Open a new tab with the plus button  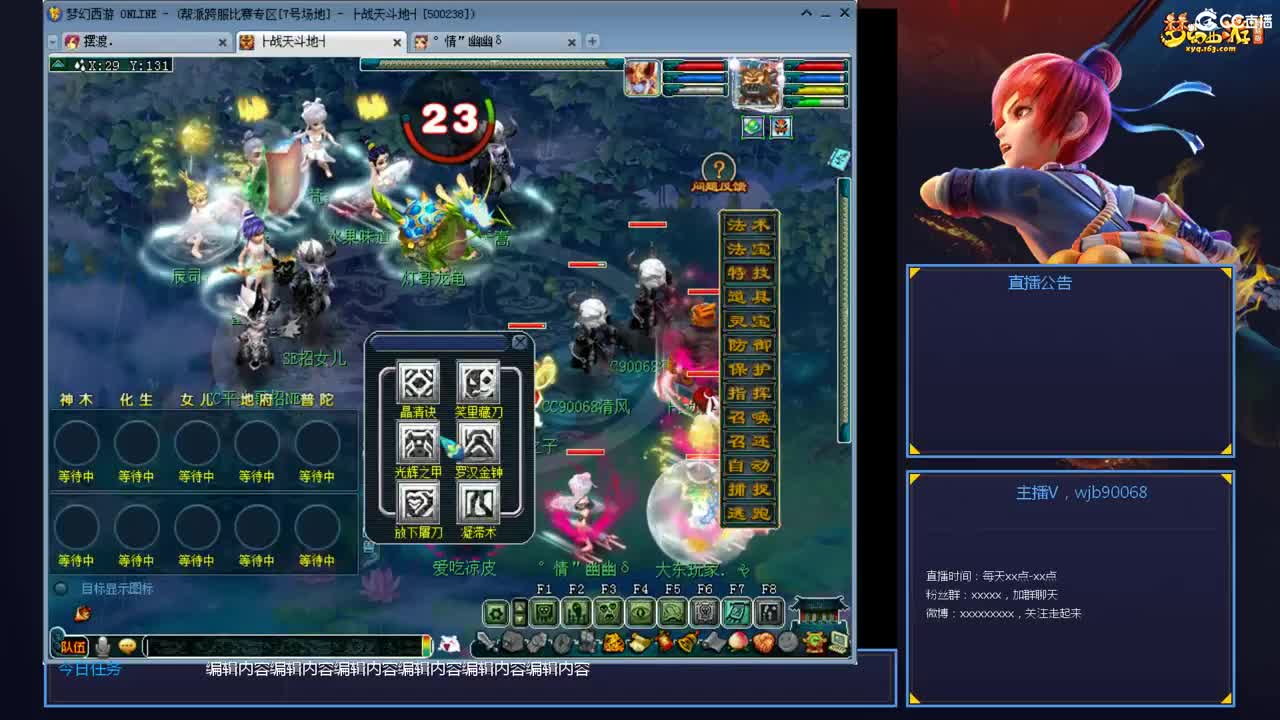(592, 42)
